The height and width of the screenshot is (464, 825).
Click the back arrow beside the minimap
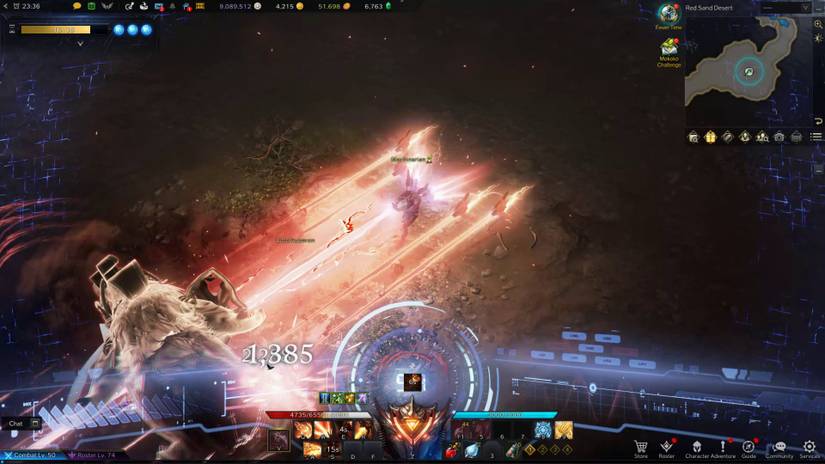818,121
